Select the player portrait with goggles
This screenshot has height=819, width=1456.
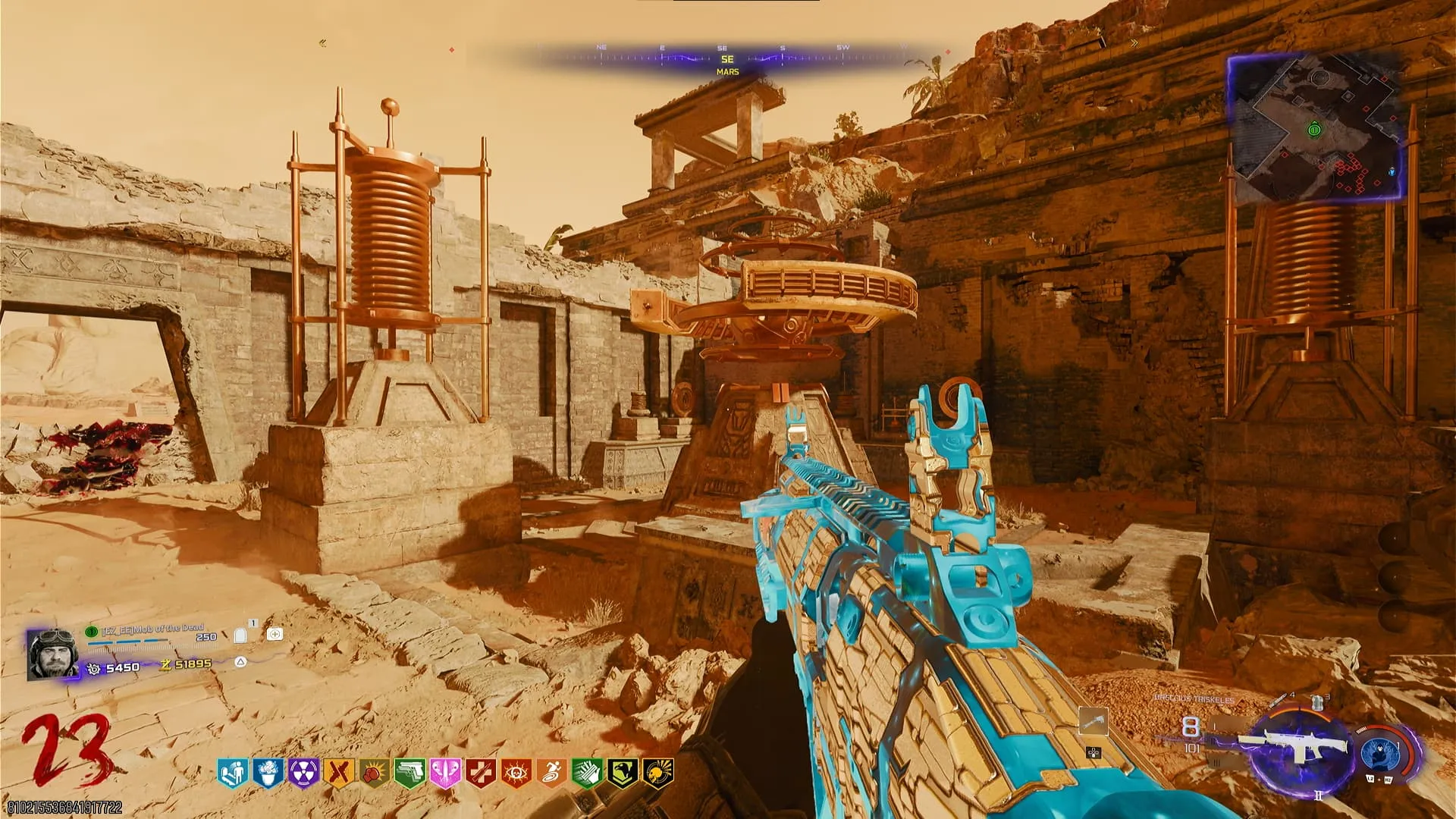pyautogui.click(x=52, y=654)
